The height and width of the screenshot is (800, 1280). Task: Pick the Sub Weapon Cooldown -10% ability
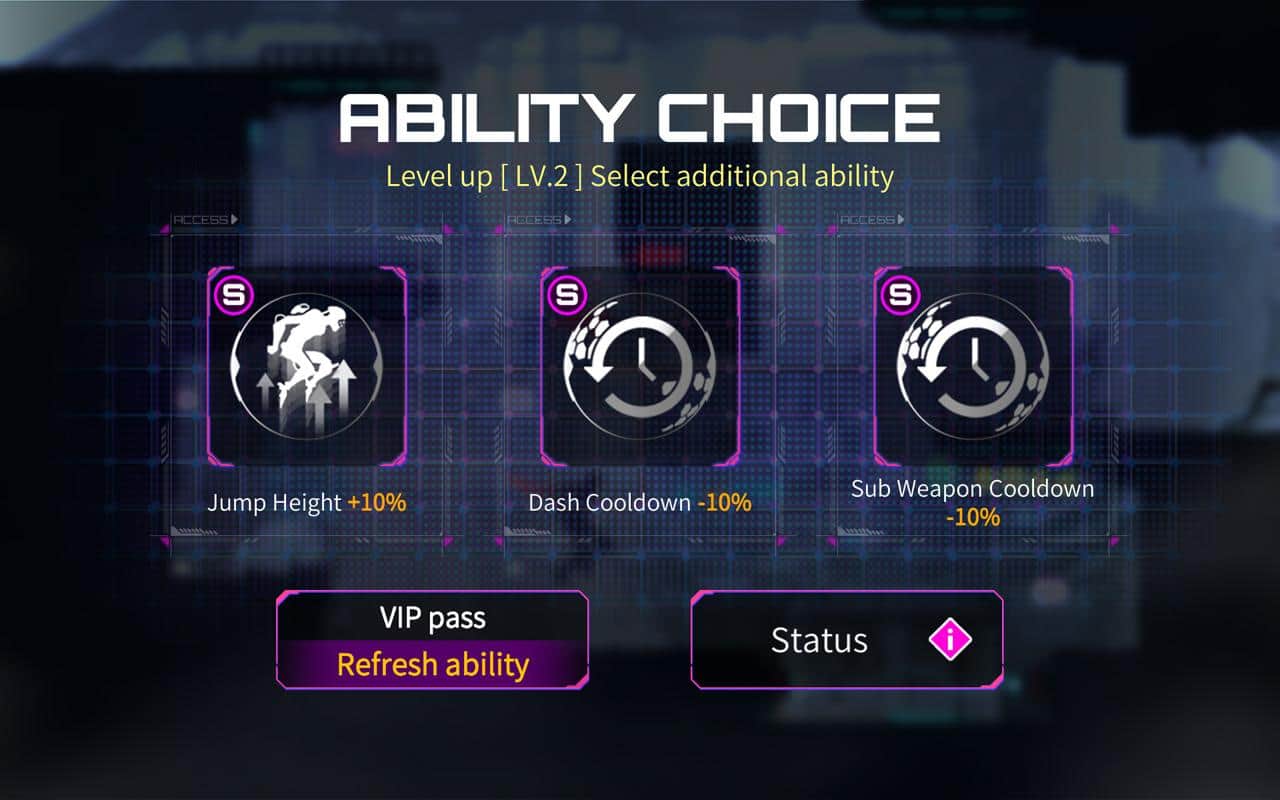(973, 367)
